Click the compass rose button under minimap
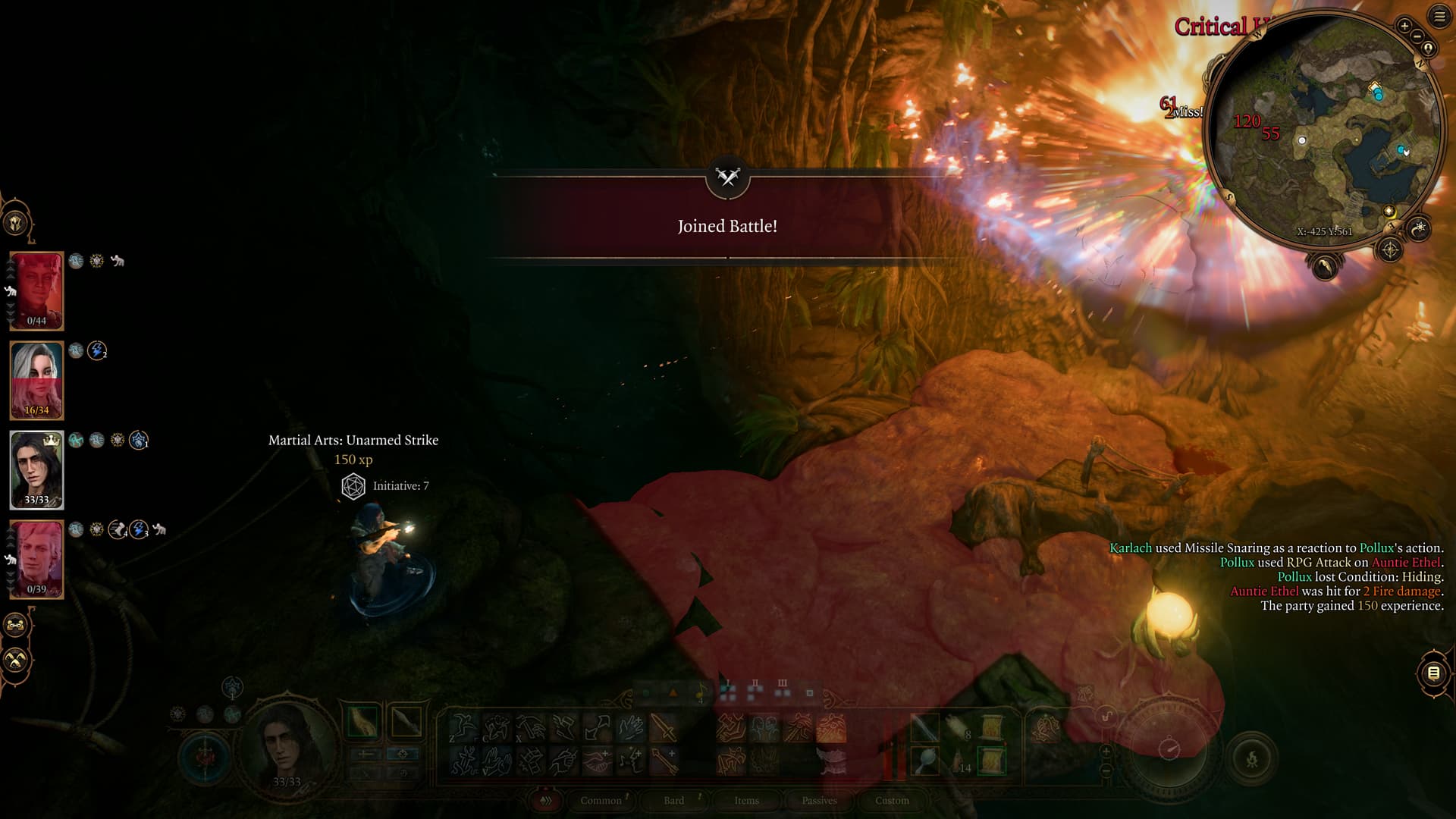Viewport: 1456px width, 819px height. pos(1390,249)
